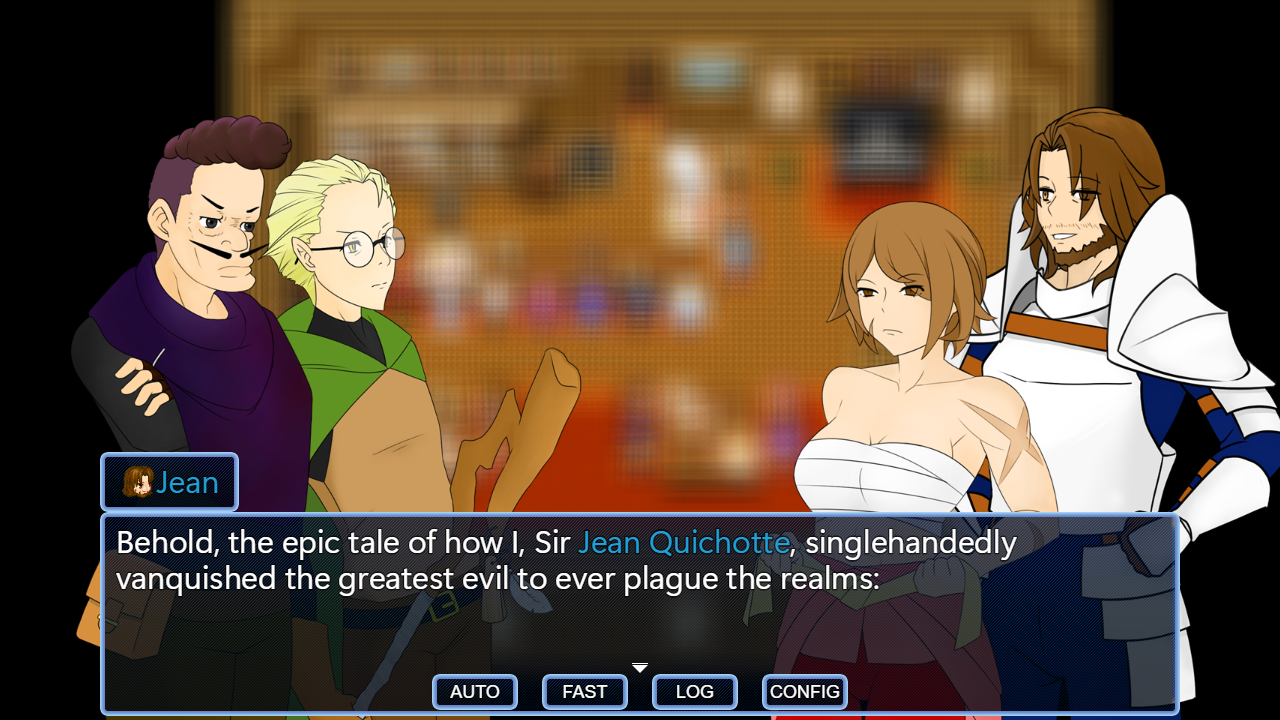Viewport: 1280px width, 720px height.
Task: Activate FAST text skipping
Action: coord(585,692)
